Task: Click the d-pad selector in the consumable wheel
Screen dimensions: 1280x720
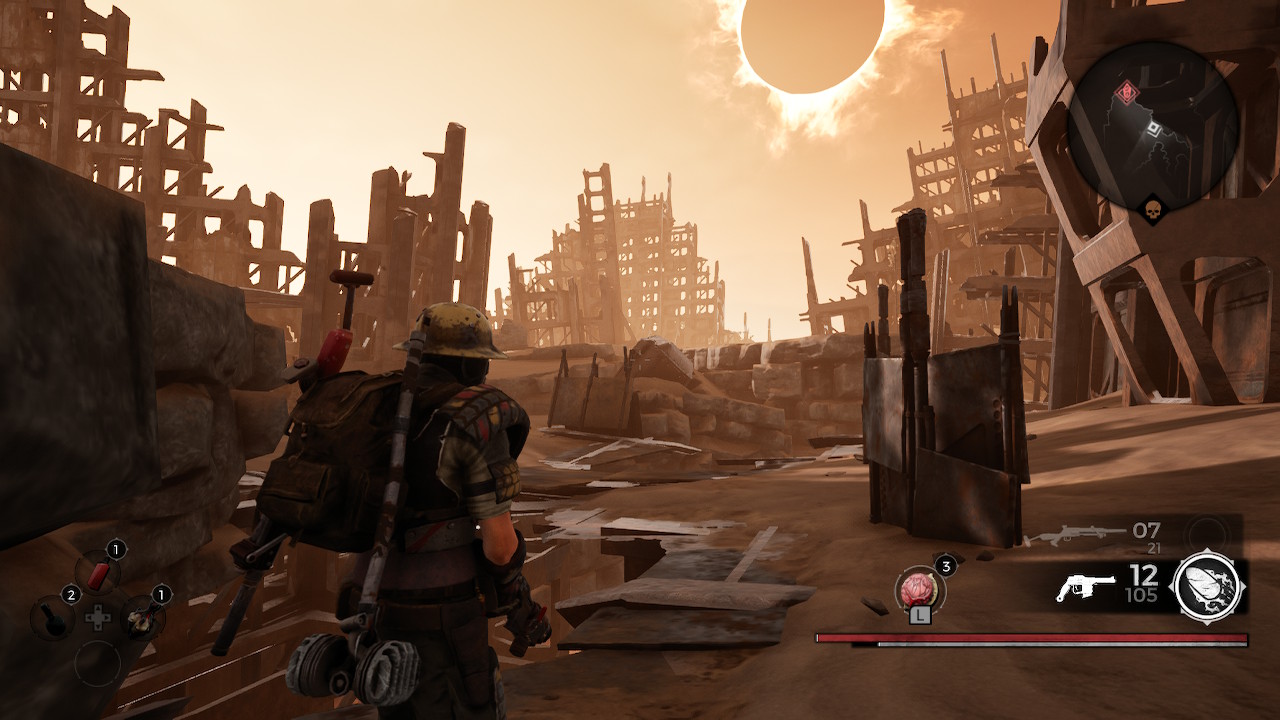Action: pos(97,618)
